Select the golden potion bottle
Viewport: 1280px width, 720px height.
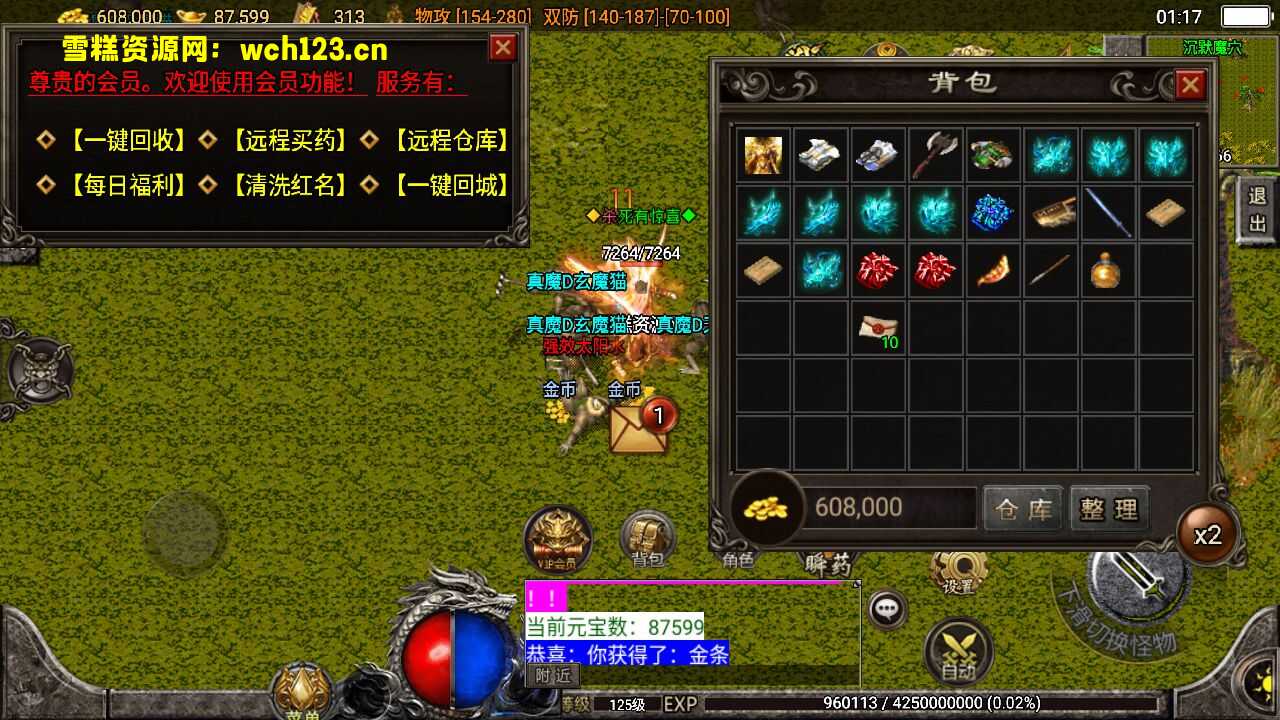pyautogui.click(x=1106, y=270)
